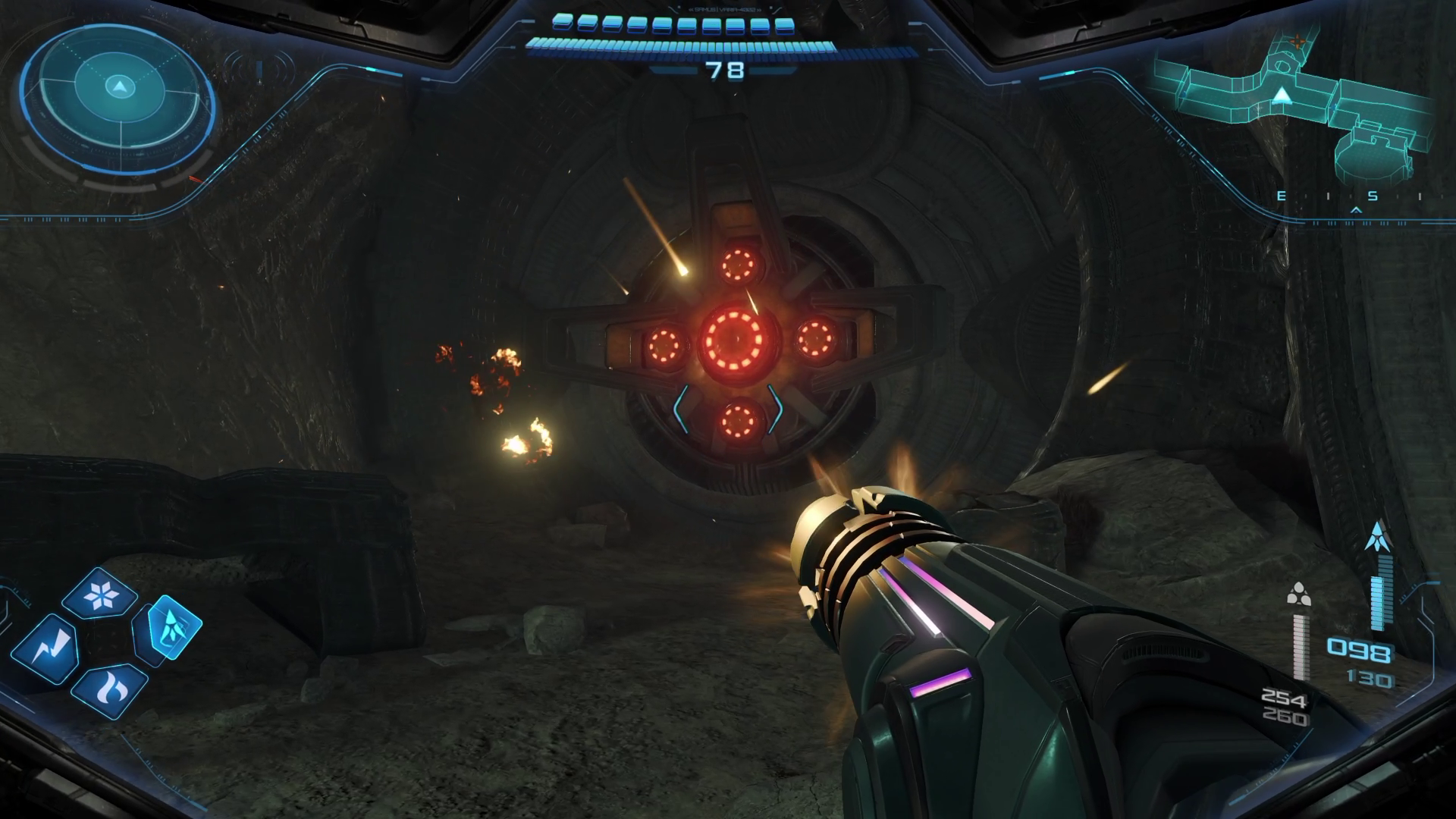Choose the lightning bolt thunder shot
Viewport: 1456px width, 819px height.
(x=47, y=647)
